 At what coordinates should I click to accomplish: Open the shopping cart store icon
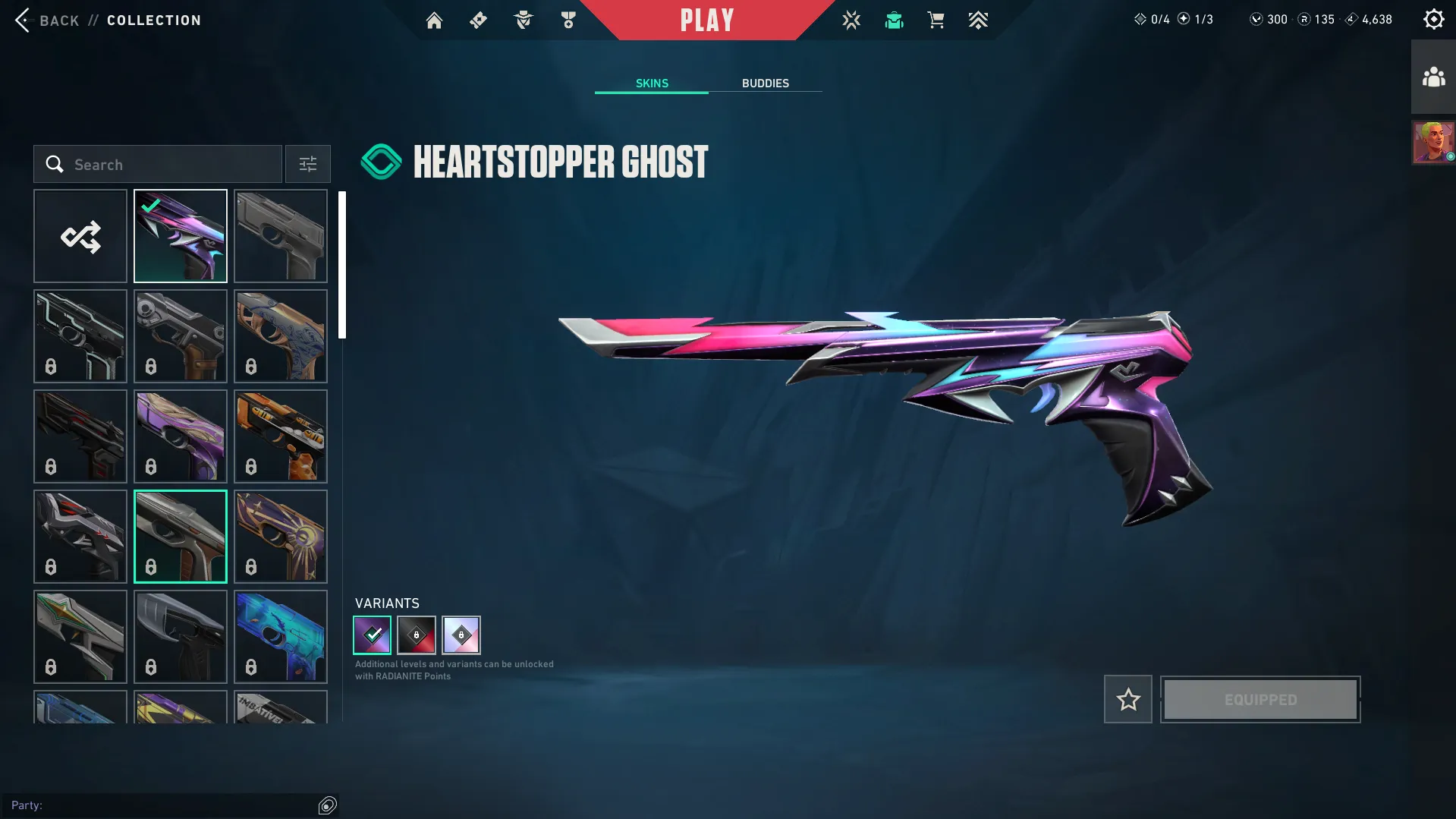click(936, 20)
